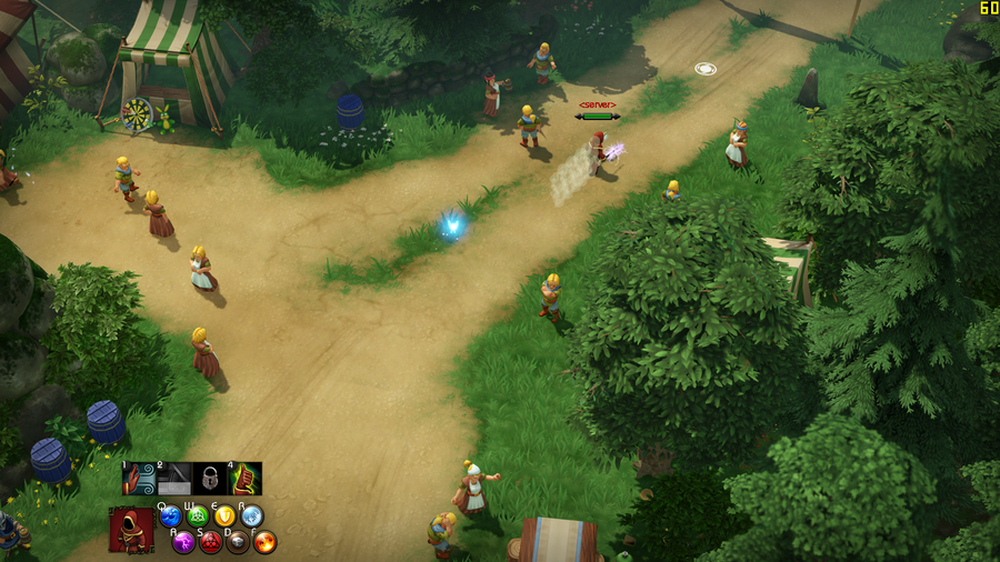
Task: Use the glowing thumbs-up ability
Action: 245,478
